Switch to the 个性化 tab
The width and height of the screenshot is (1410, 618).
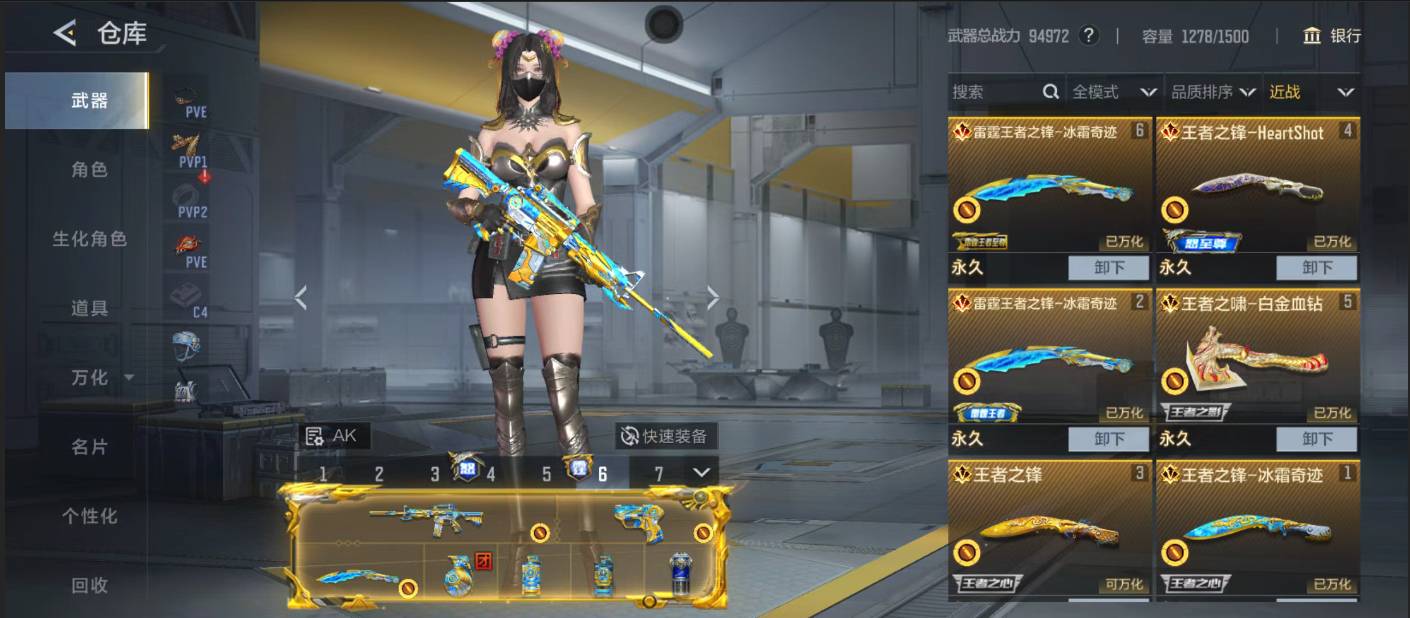(x=89, y=516)
